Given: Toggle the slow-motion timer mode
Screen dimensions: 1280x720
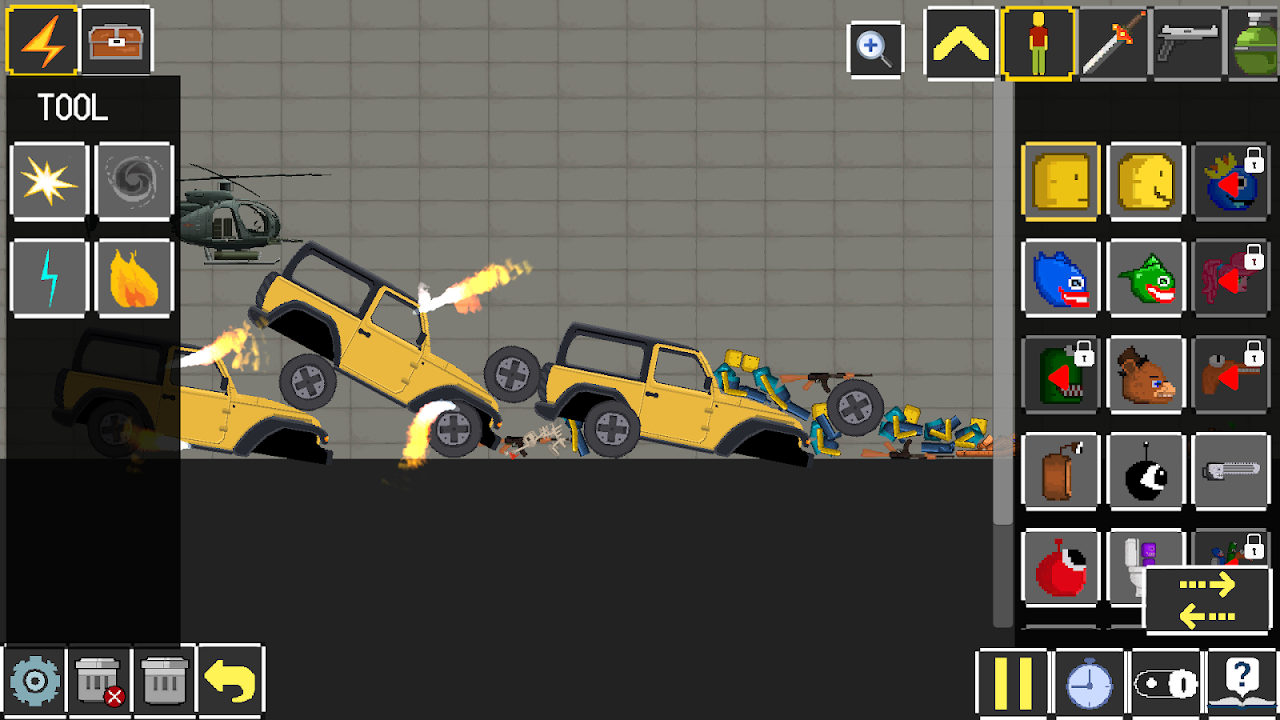Looking at the screenshot, I should [x=1089, y=684].
